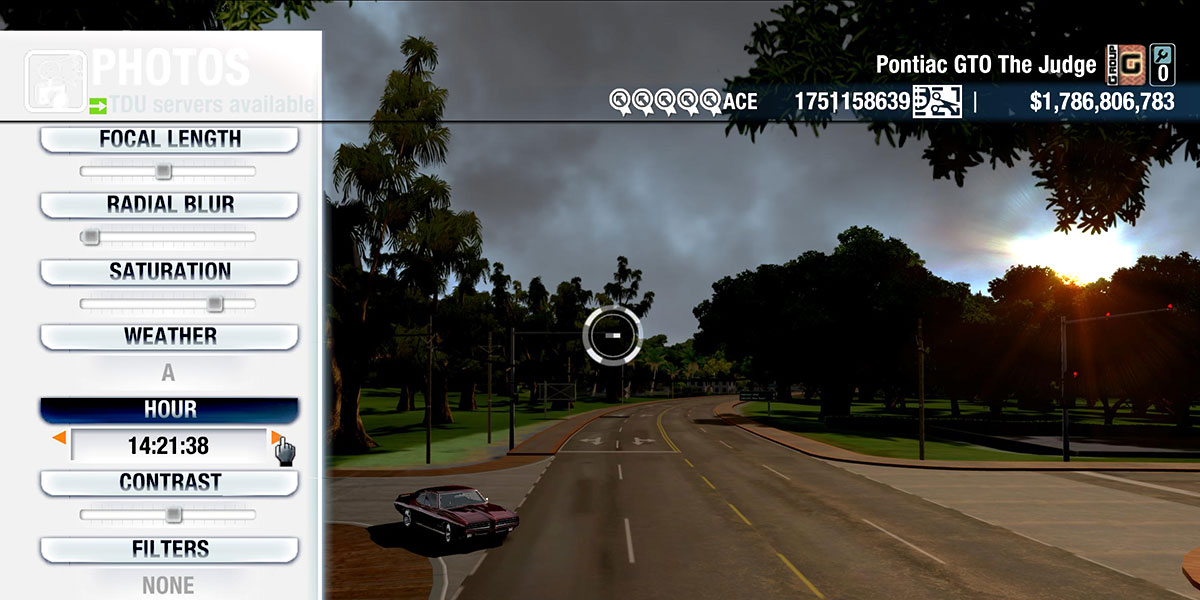Advance the hour with the right arrow
Image resolution: width=1200 pixels, height=600 pixels.
coord(275,438)
